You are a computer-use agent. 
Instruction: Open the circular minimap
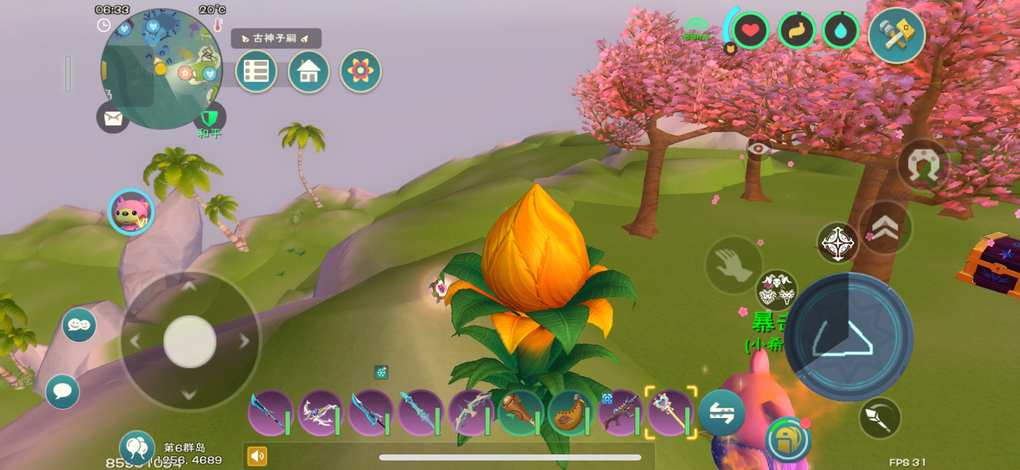(x=160, y=68)
